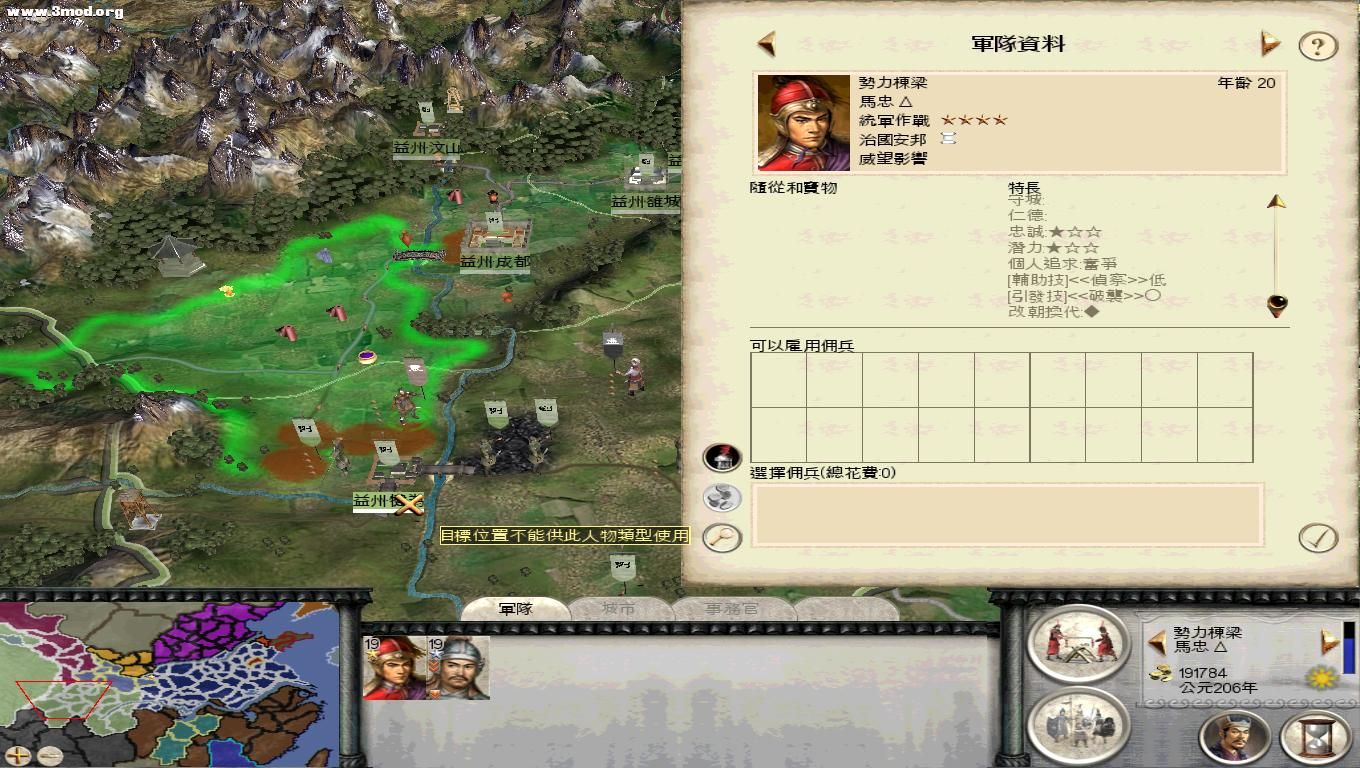1360x768 pixels.
Task: Open help via the question mark button
Action: [1317, 44]
